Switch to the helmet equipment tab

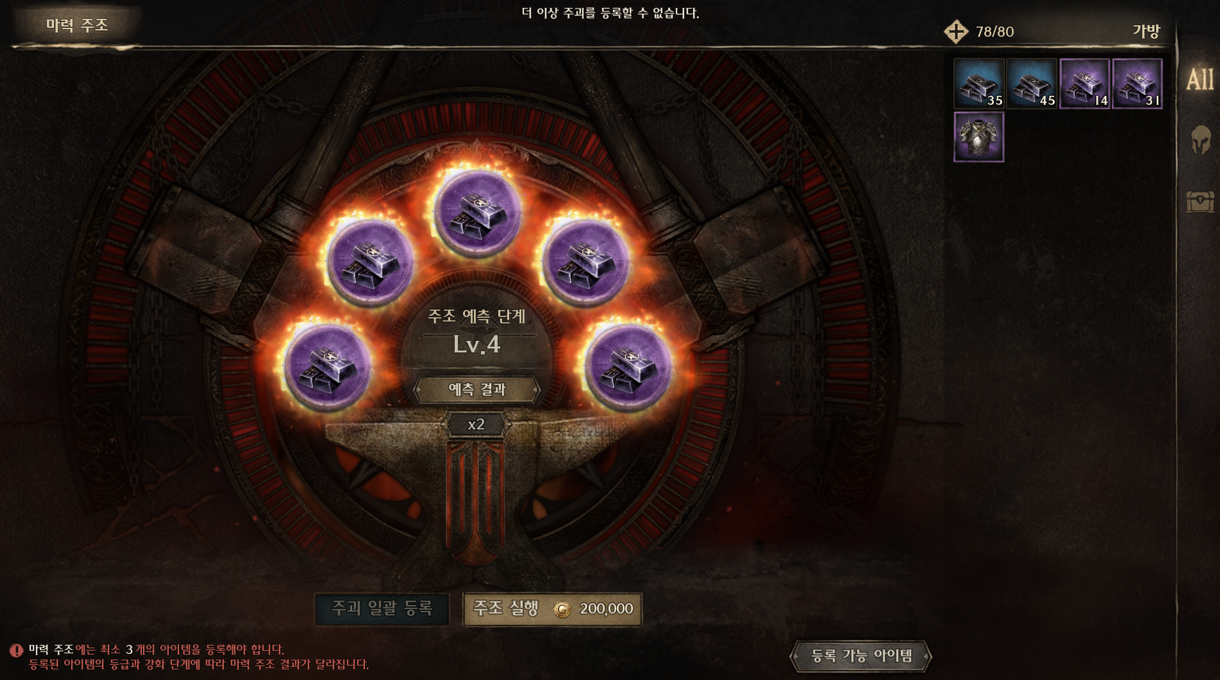[1200, 140]
